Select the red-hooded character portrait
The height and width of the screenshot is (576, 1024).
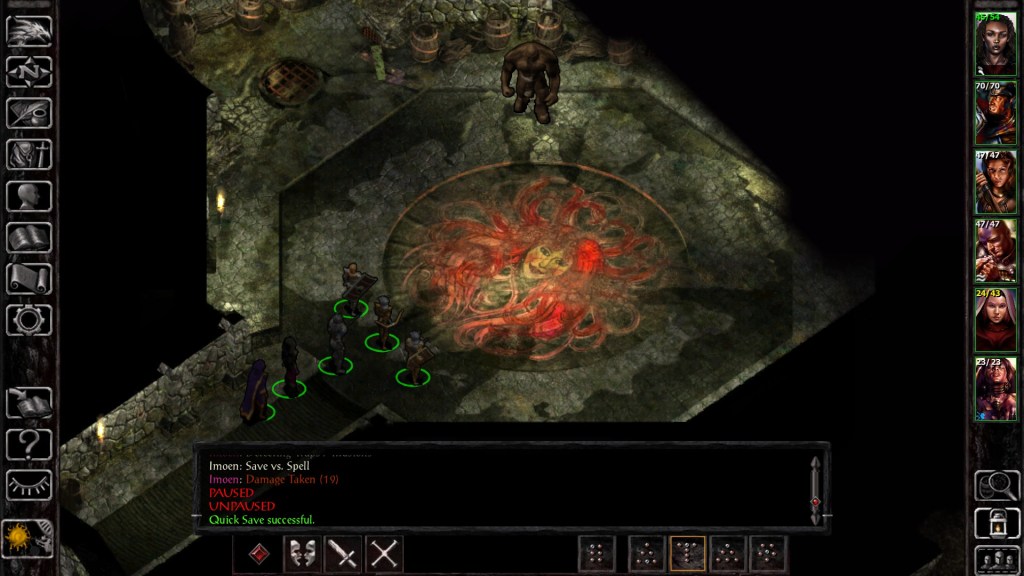pyautogui.click(x=996, y=320)
